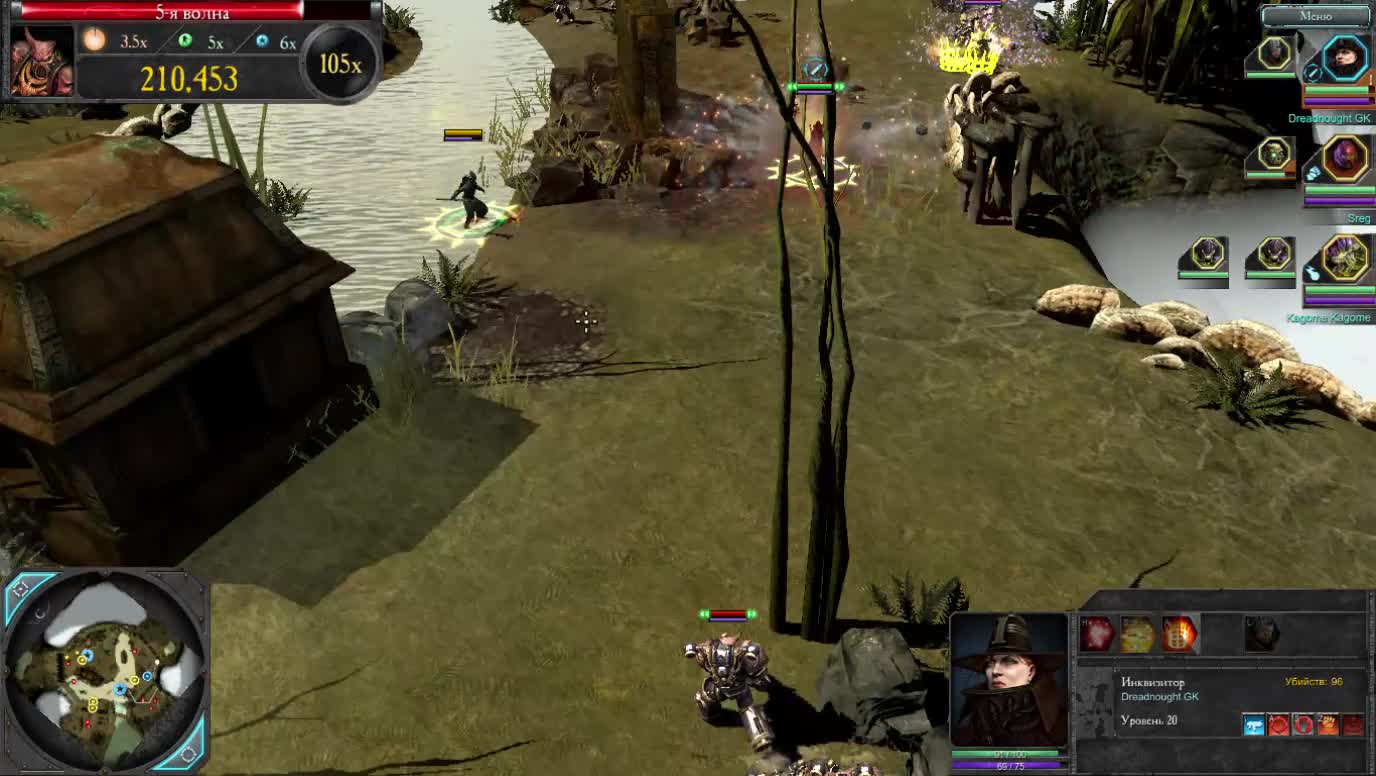Select the golden flame ability icon
Screen dimensions: 1376x776
pos(1136,632)
